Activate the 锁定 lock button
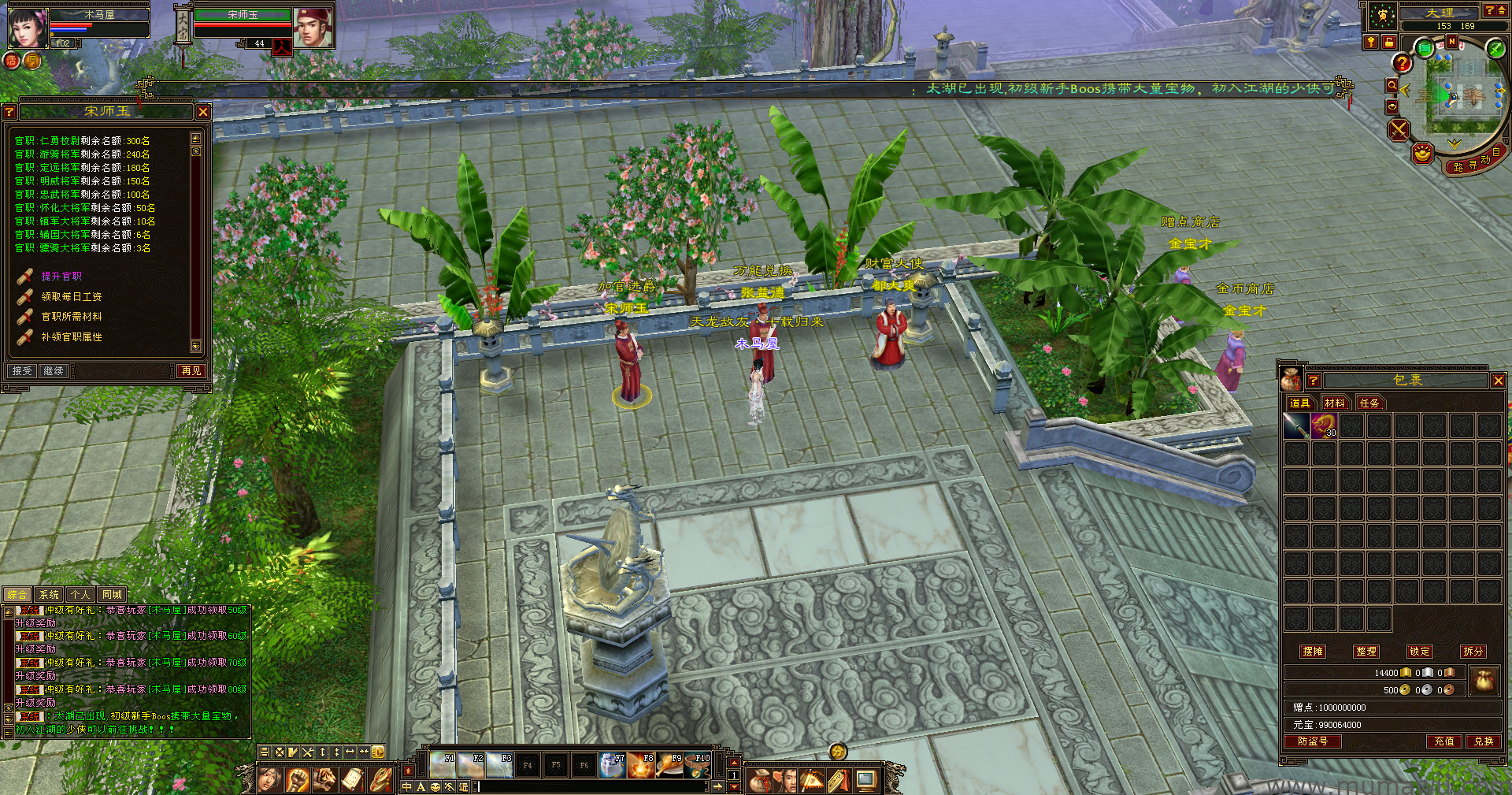 [x=1420, y=652]
